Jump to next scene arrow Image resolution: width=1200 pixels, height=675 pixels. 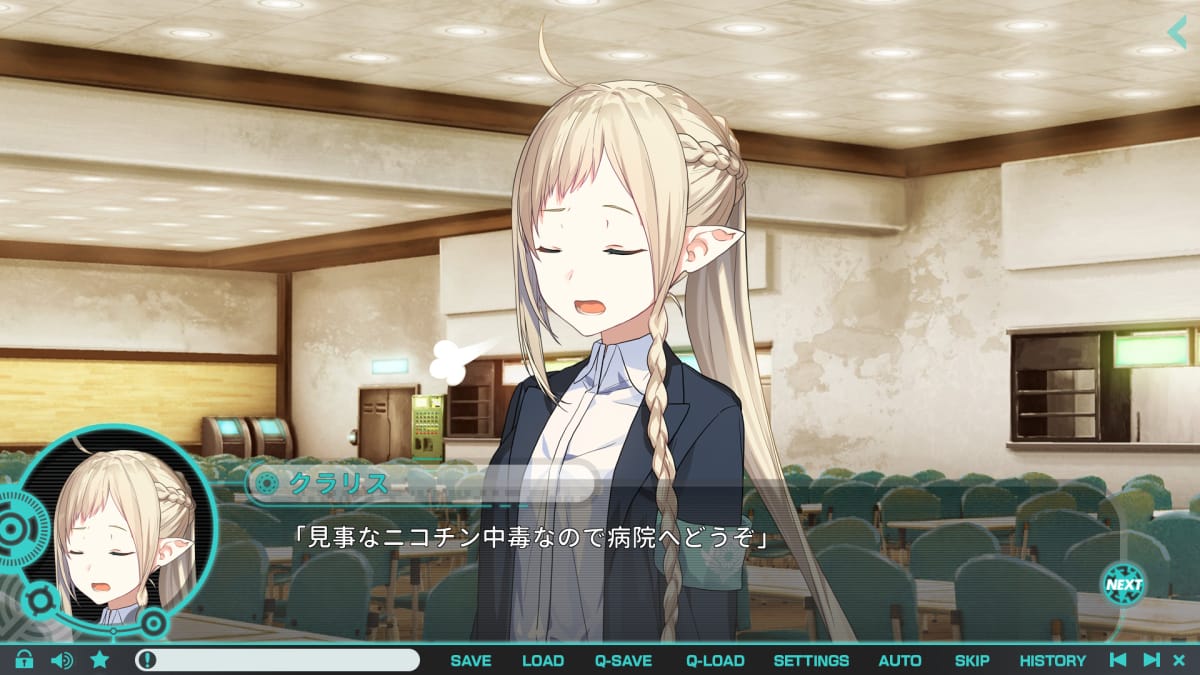[1151, 660]
